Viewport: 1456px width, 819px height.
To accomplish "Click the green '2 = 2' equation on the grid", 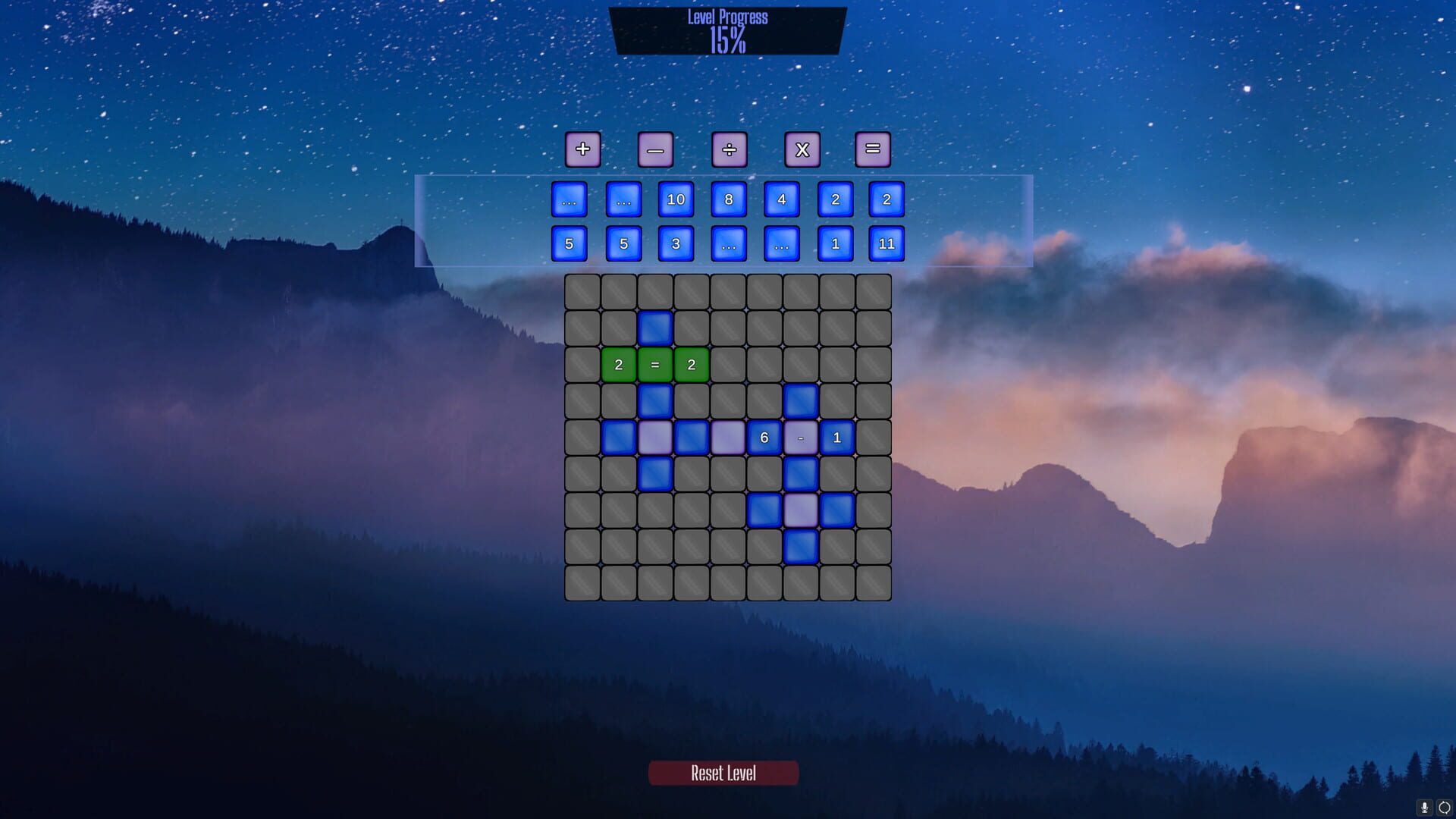I will pyautogui.click(x=654, y=364).
